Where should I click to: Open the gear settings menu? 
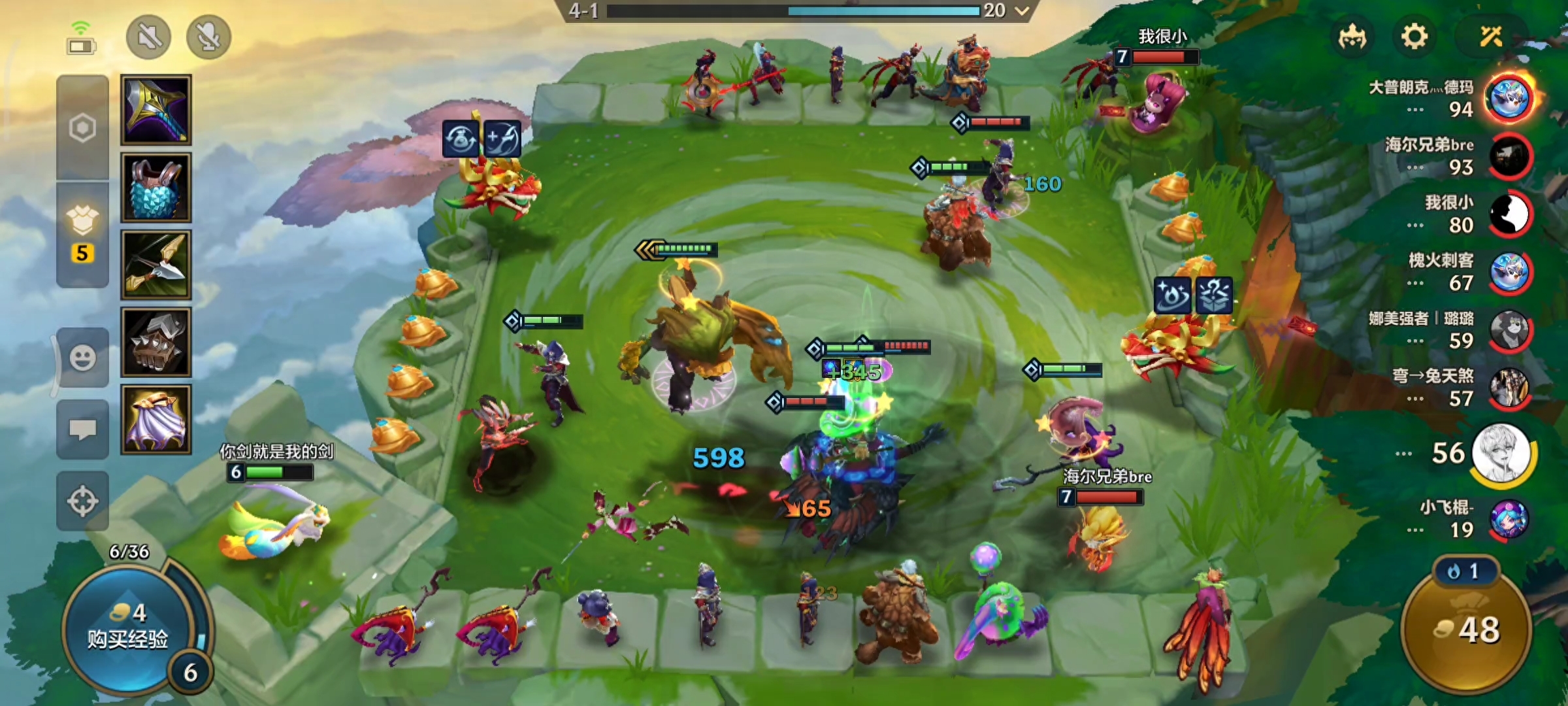pos(1414,37)
